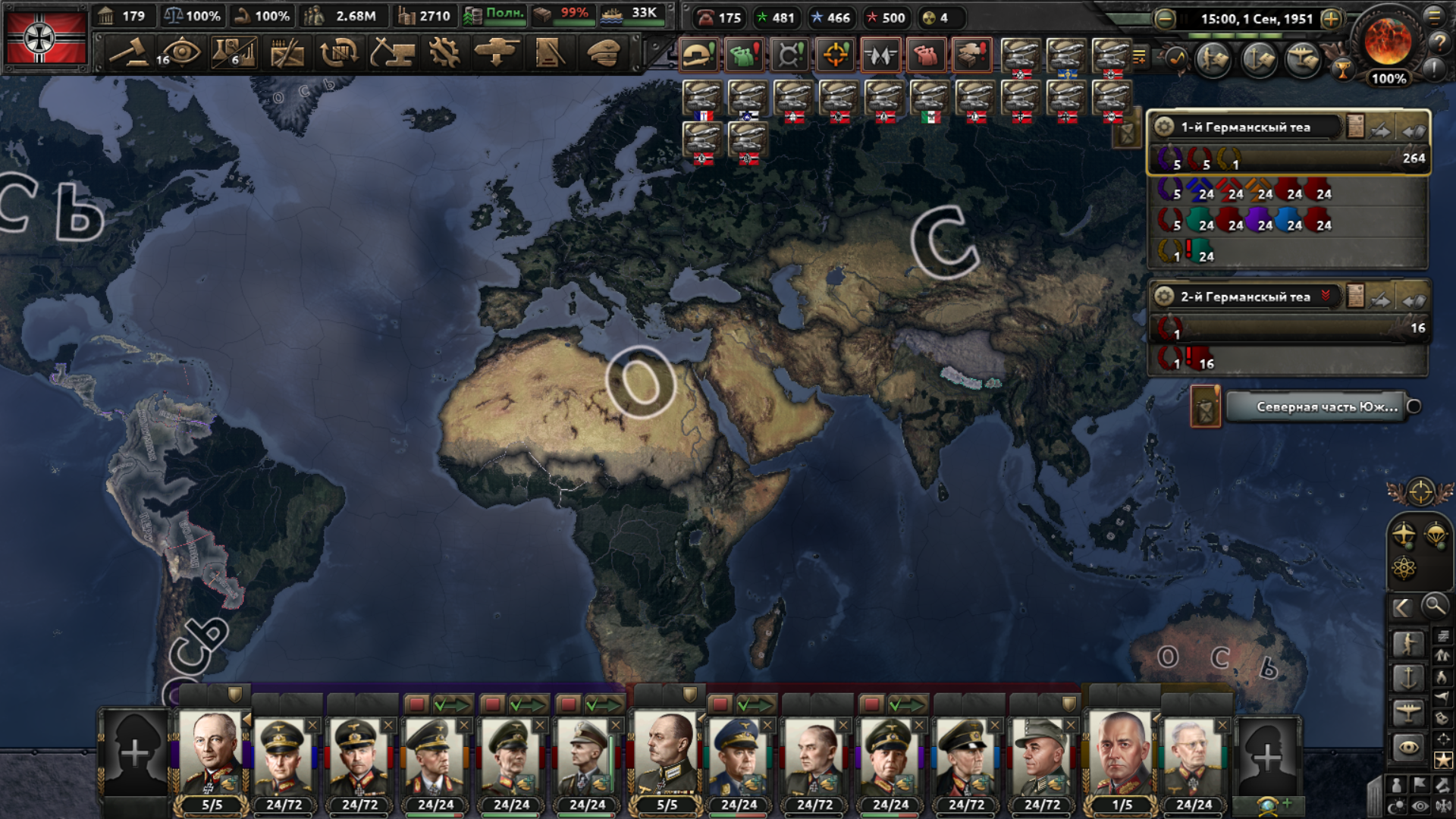Open the main menu with the three-bar button
Image resolution: width=1456 pixels, height=819 pixels.
[x=1434, y=17]
